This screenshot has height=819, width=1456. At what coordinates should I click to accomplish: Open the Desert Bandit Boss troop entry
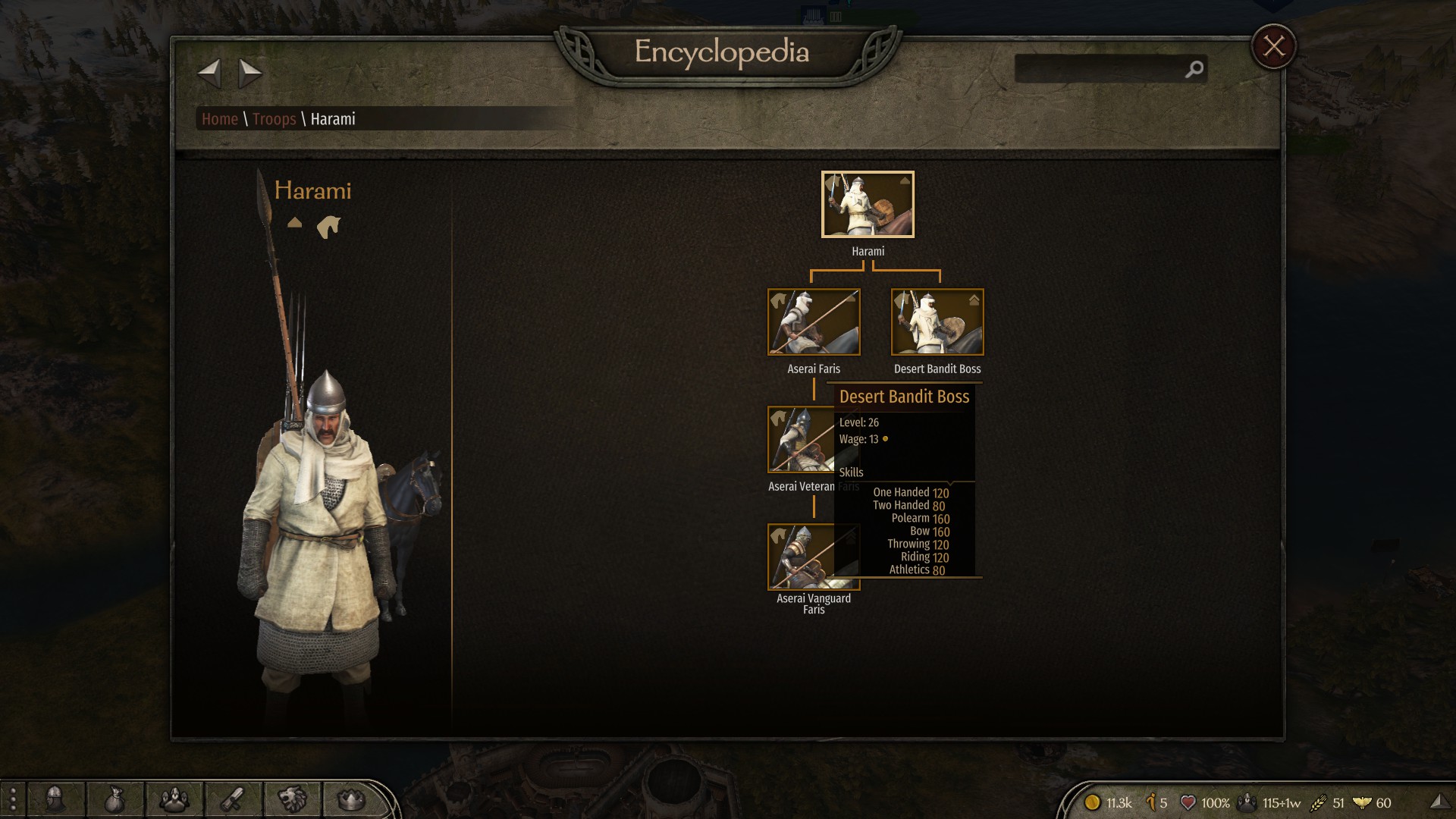click(937, 322)
